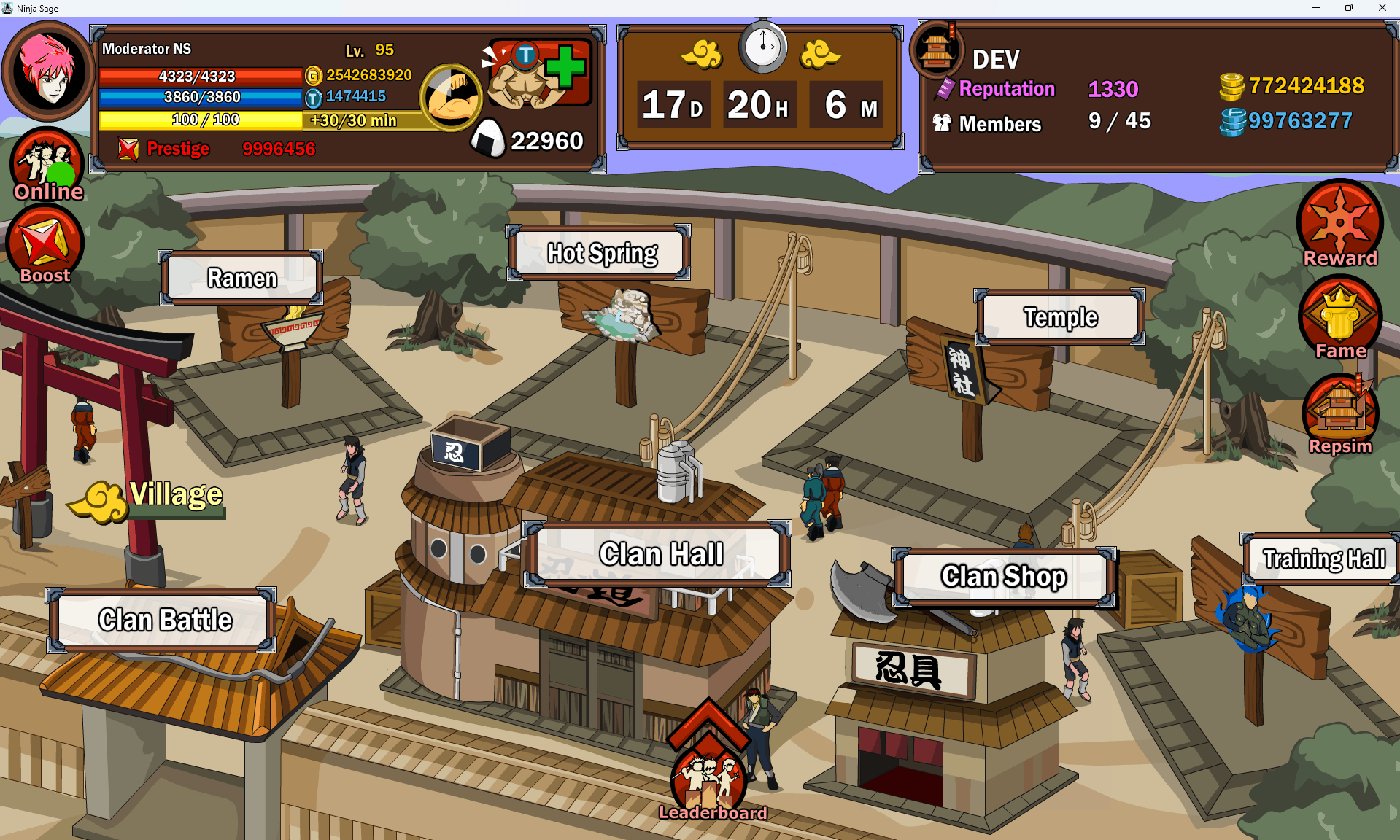The height and width of the screenshot is (840, 1400).
Task: Click the Repsim pagoda icon
Action: (1340, 413)
